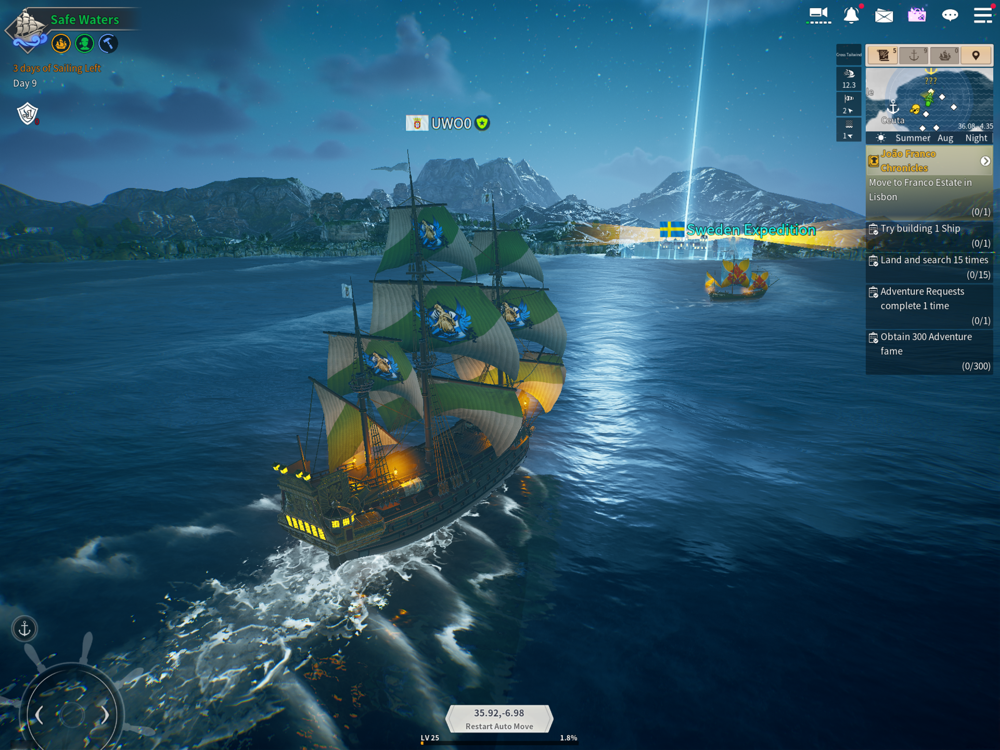1000x750 pixels.
Task: Steer left with helm wheel arrow
Action: [x=40, y=715]
